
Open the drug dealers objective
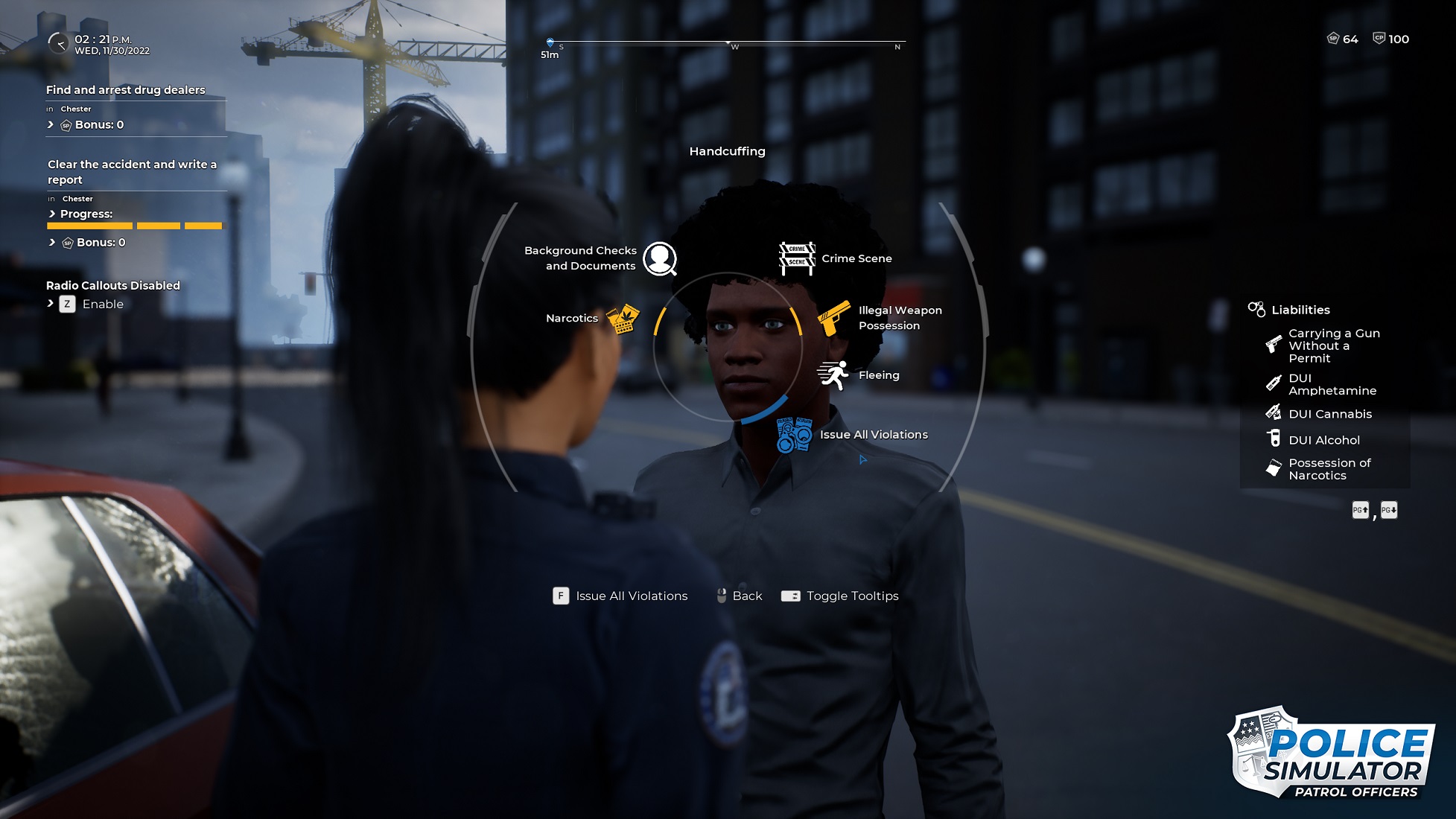(x=125, y=90)
